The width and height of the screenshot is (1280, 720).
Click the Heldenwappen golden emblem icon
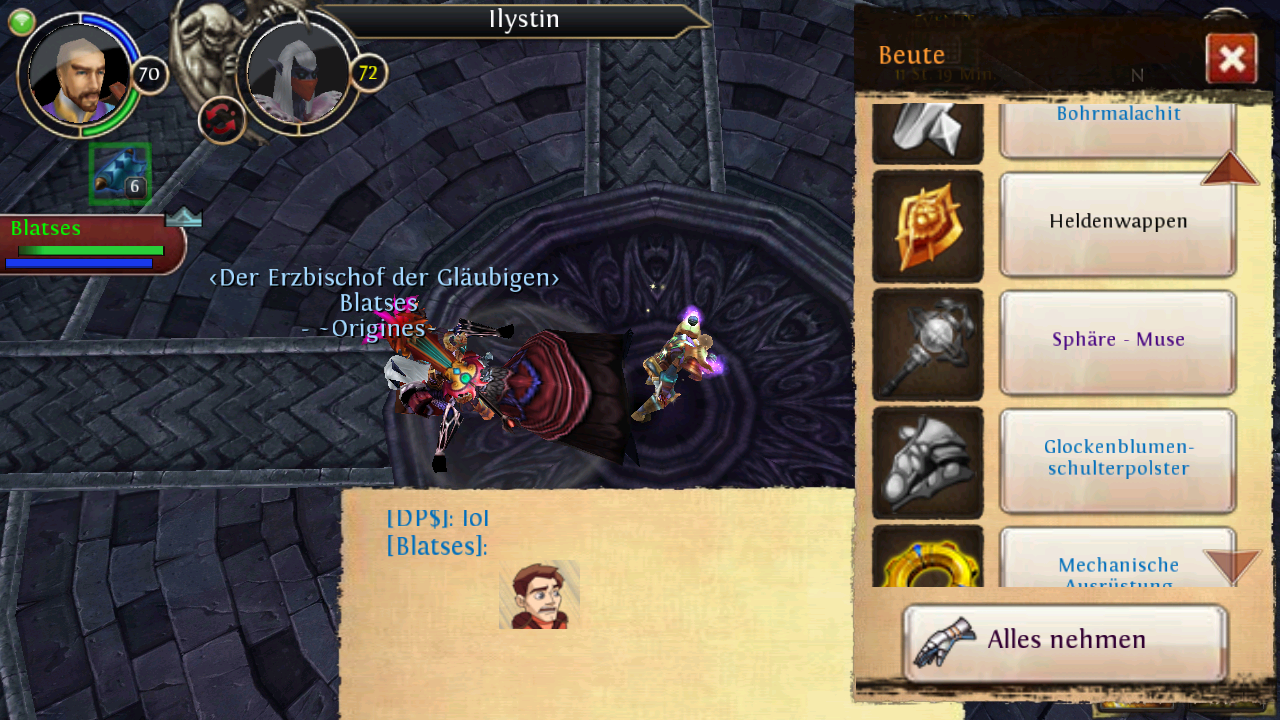click(x=928, y=226)
